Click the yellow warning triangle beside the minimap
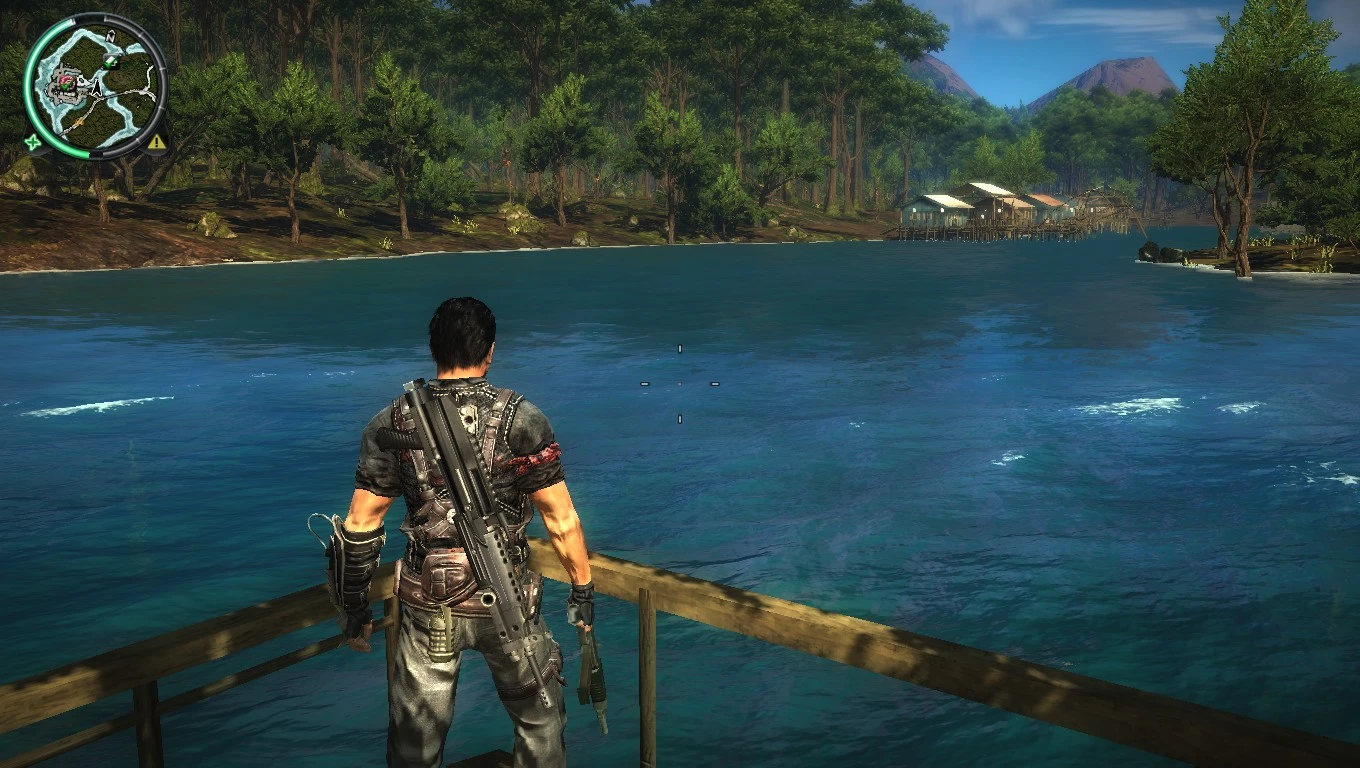Viewport: 1360px width, 768px height. pos(156,143)
